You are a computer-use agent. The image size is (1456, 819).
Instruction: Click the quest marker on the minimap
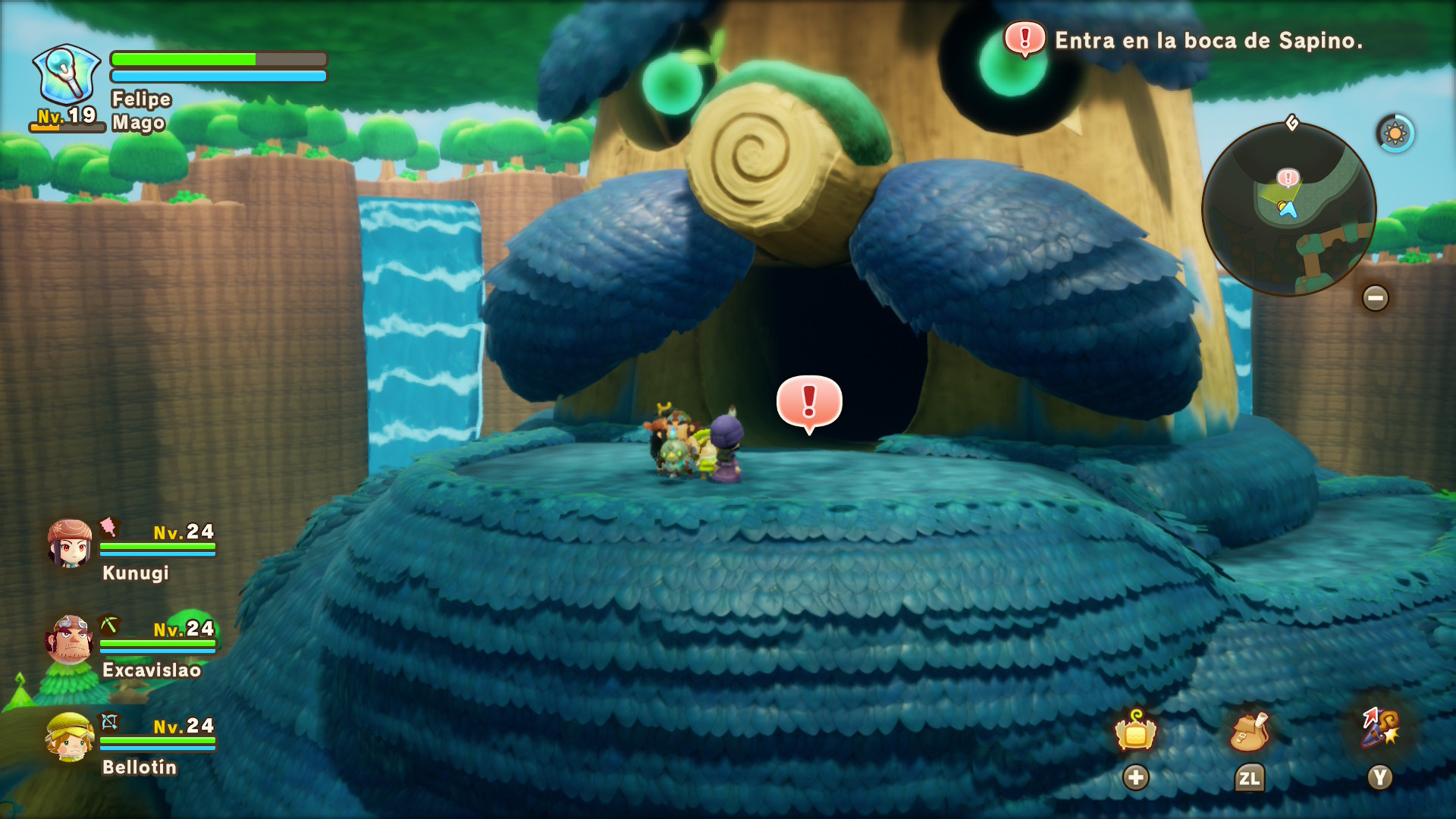point(1288,178)
